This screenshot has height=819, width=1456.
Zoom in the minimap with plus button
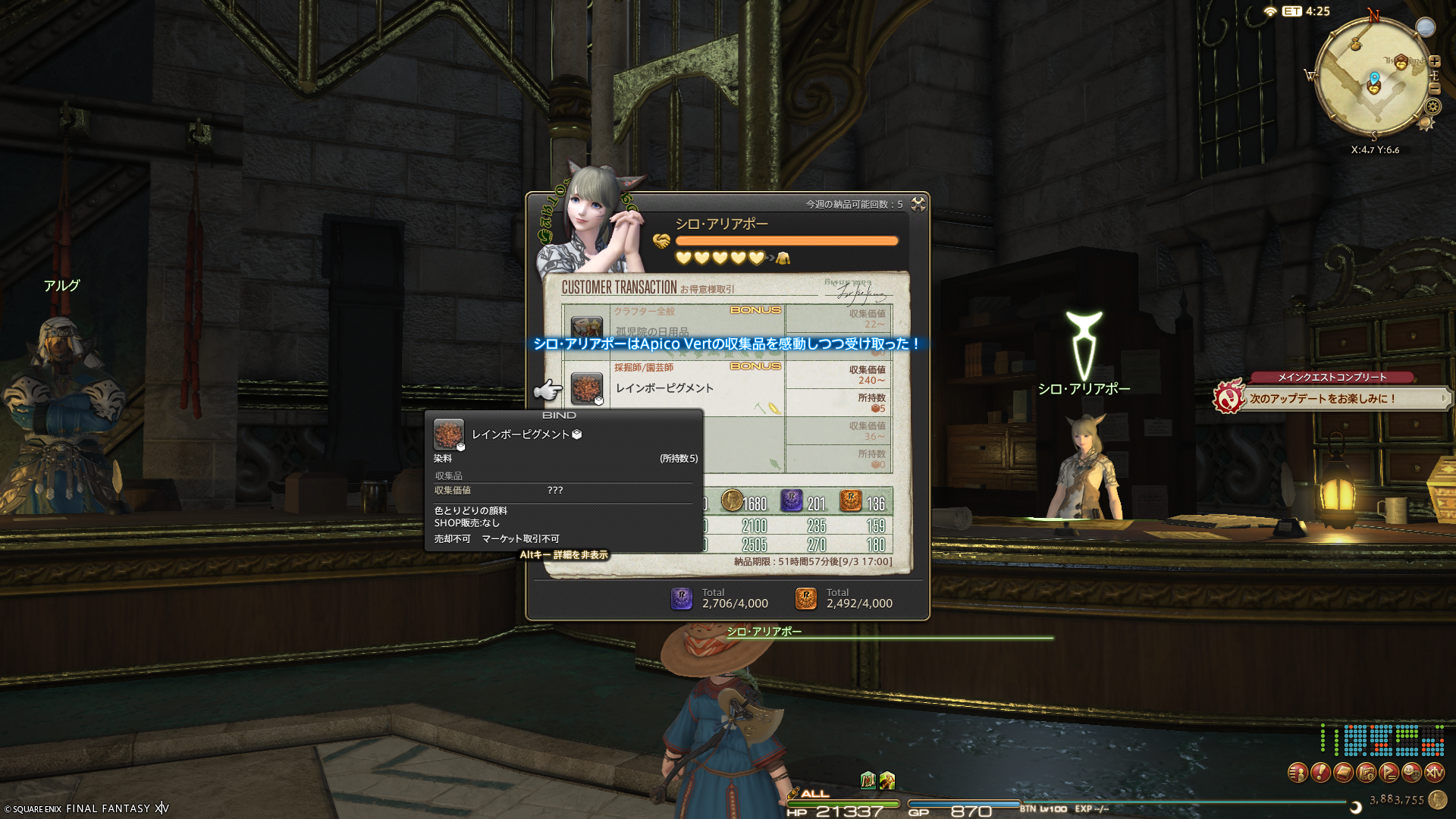pos(1435,61)
